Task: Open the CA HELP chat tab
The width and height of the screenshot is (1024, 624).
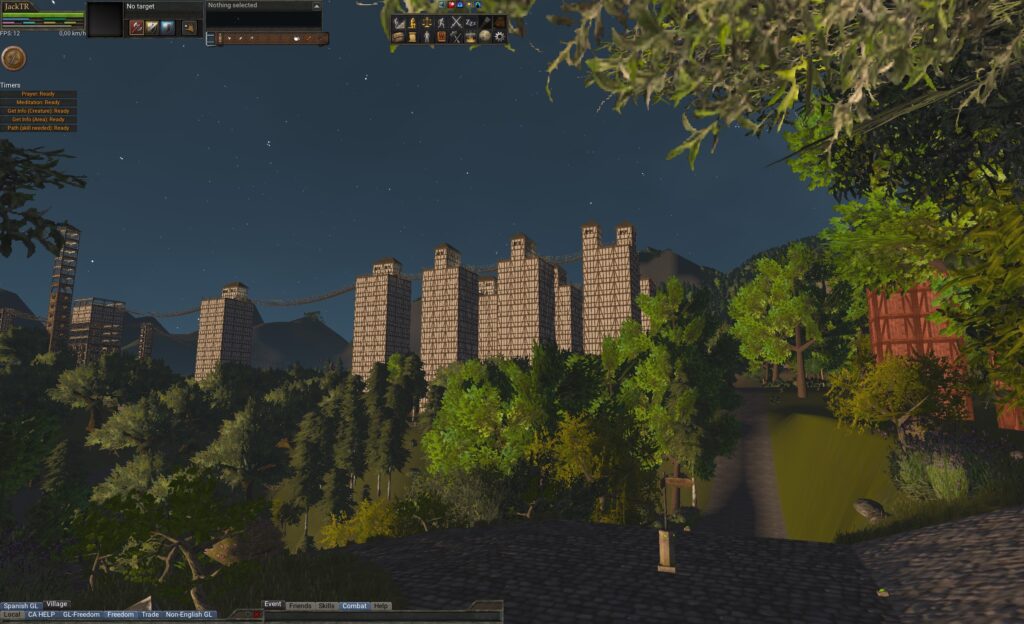Action: (x=42, y=614)
